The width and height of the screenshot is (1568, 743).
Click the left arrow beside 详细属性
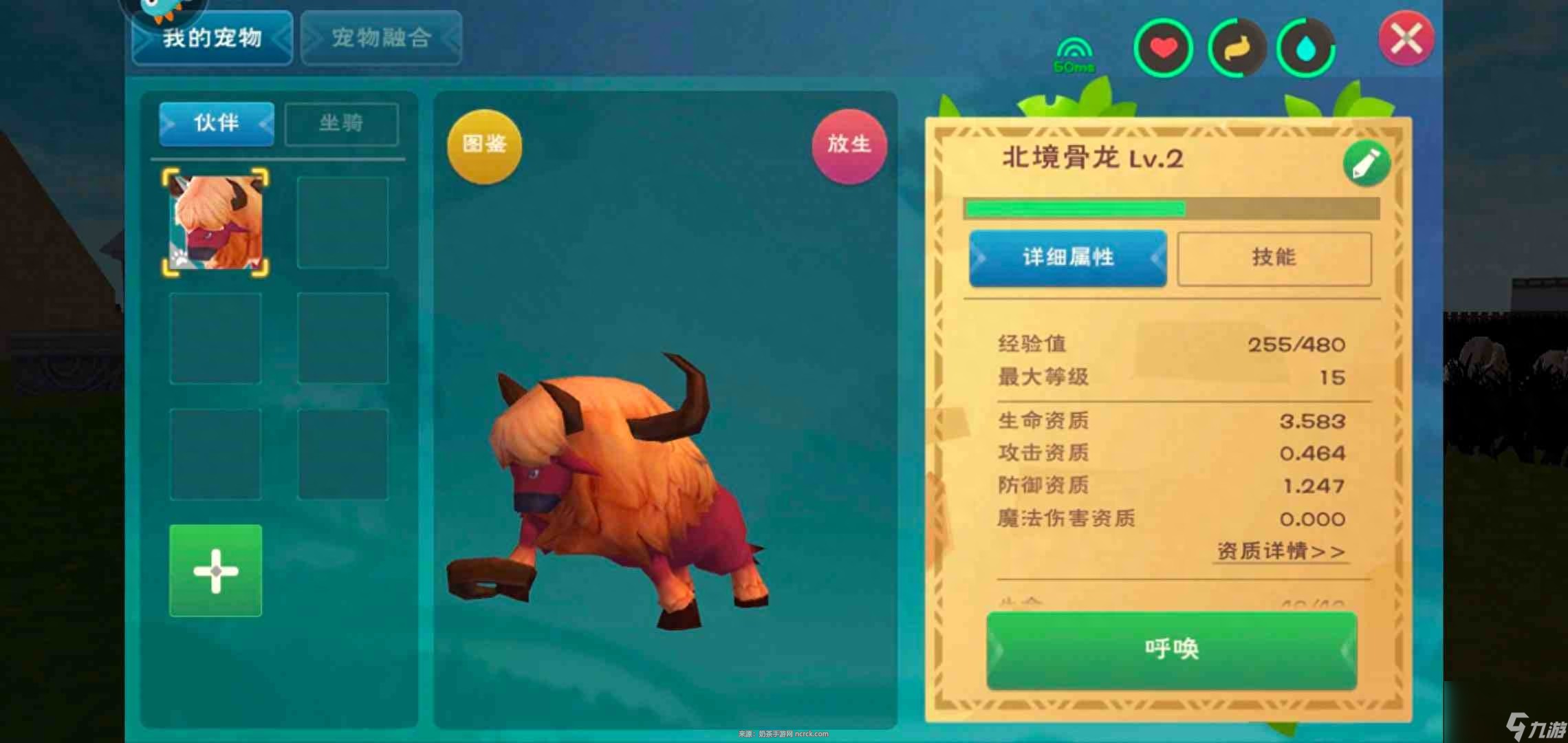(x=980, y=258)
